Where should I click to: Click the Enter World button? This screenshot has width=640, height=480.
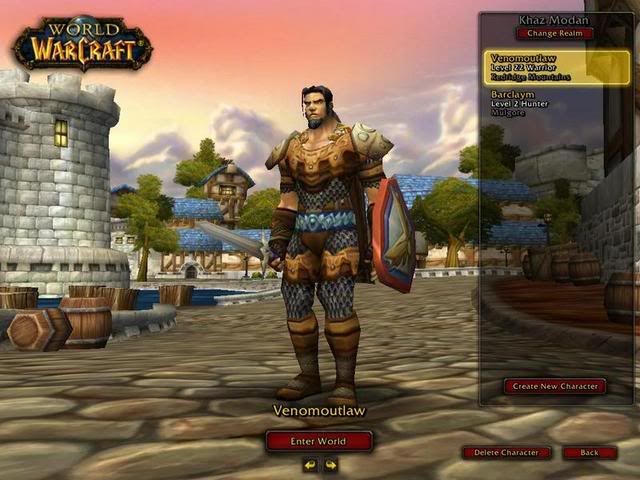click(318, 441)
